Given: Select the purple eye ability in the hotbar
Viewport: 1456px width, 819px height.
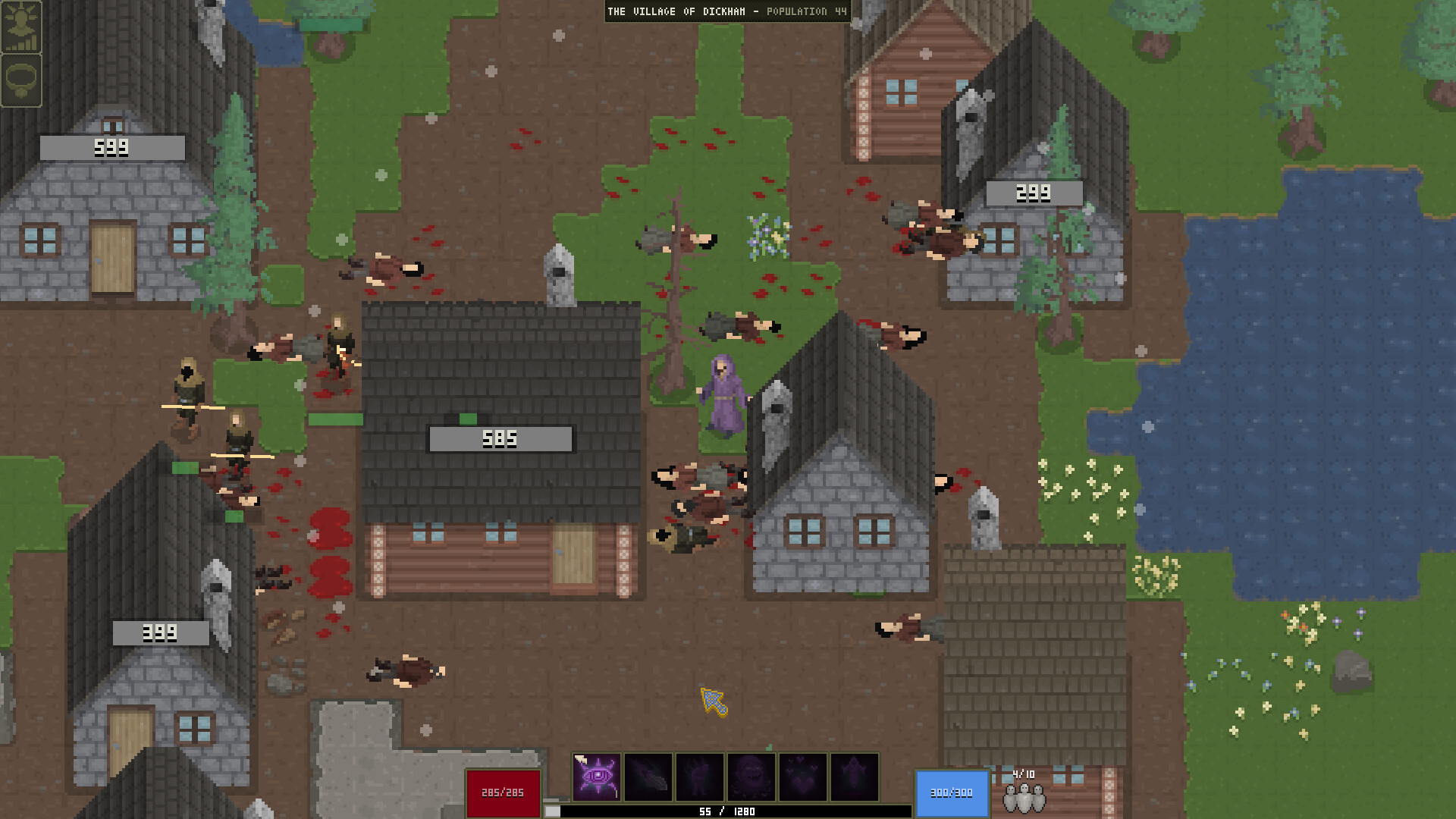Looking at the screenshot, I should click(x=598, y=777).
